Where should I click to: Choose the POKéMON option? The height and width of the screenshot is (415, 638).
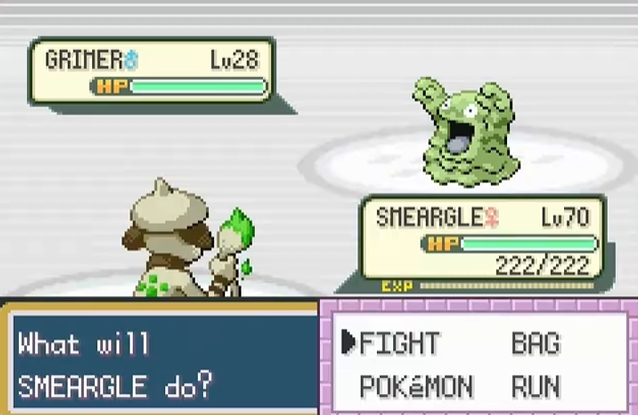[416, 386]
